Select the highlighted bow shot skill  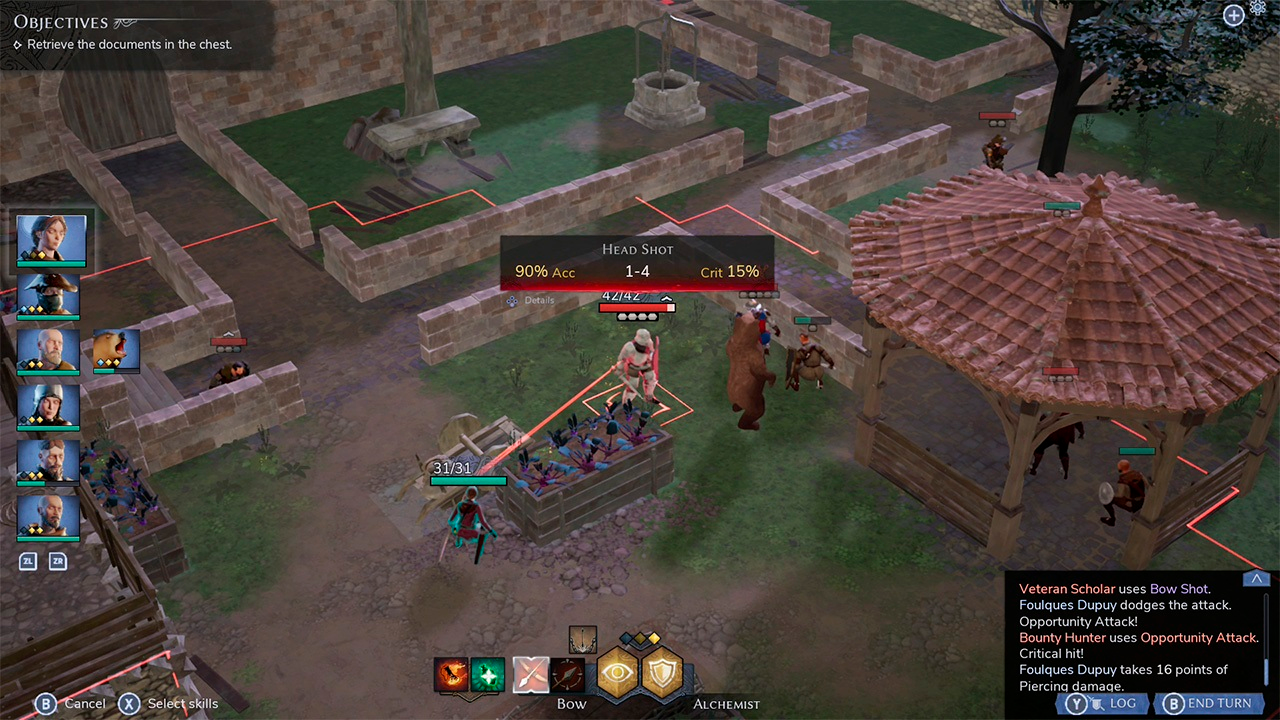(530, 675)
